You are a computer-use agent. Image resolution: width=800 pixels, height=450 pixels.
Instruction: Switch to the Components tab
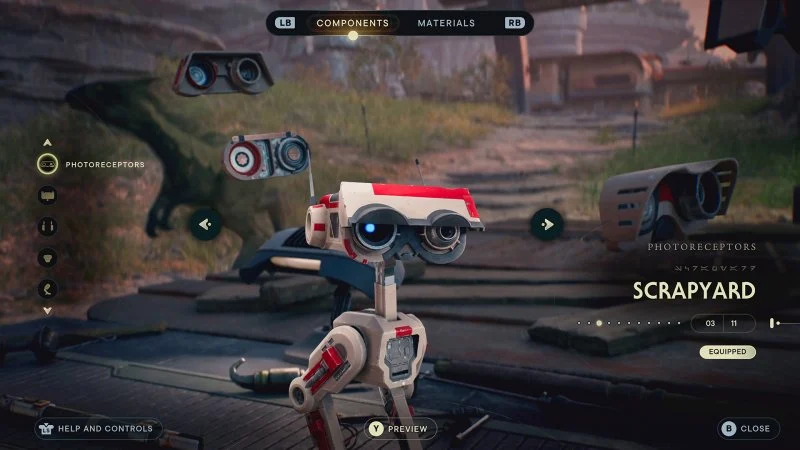(x=352, y=22)
